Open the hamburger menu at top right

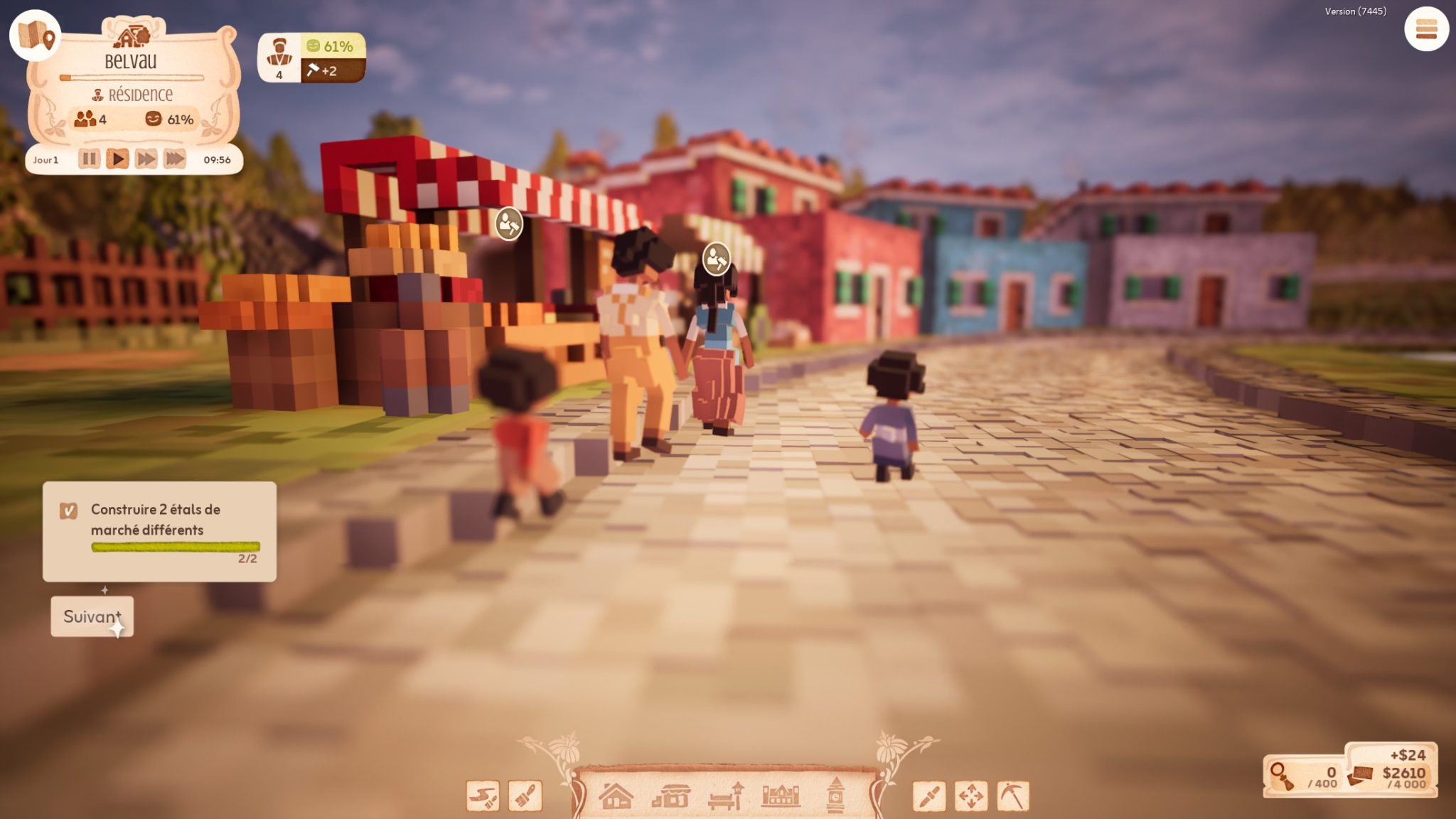(1425, 30)
